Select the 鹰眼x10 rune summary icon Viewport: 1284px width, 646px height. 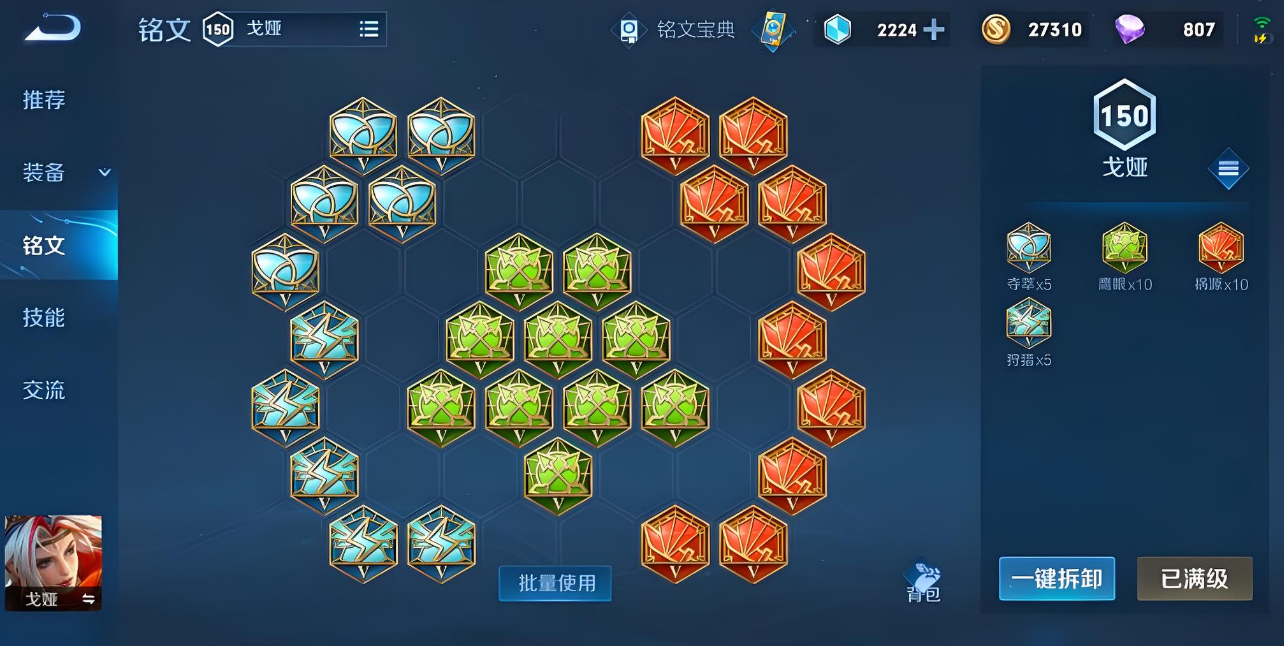pyautogui.click(x=1125, y=248)
